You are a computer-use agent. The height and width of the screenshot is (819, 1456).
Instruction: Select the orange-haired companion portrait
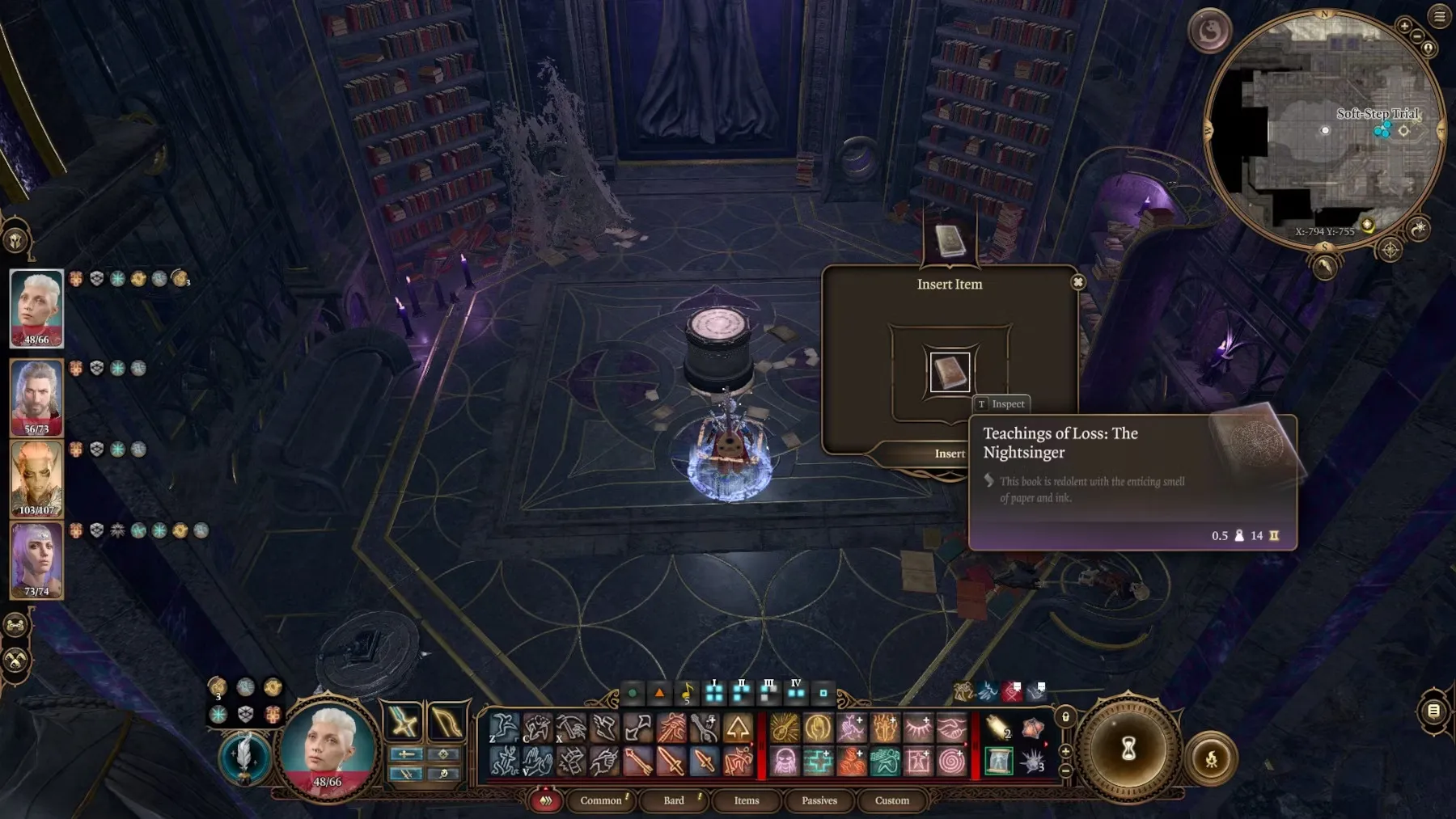point(36,478)
